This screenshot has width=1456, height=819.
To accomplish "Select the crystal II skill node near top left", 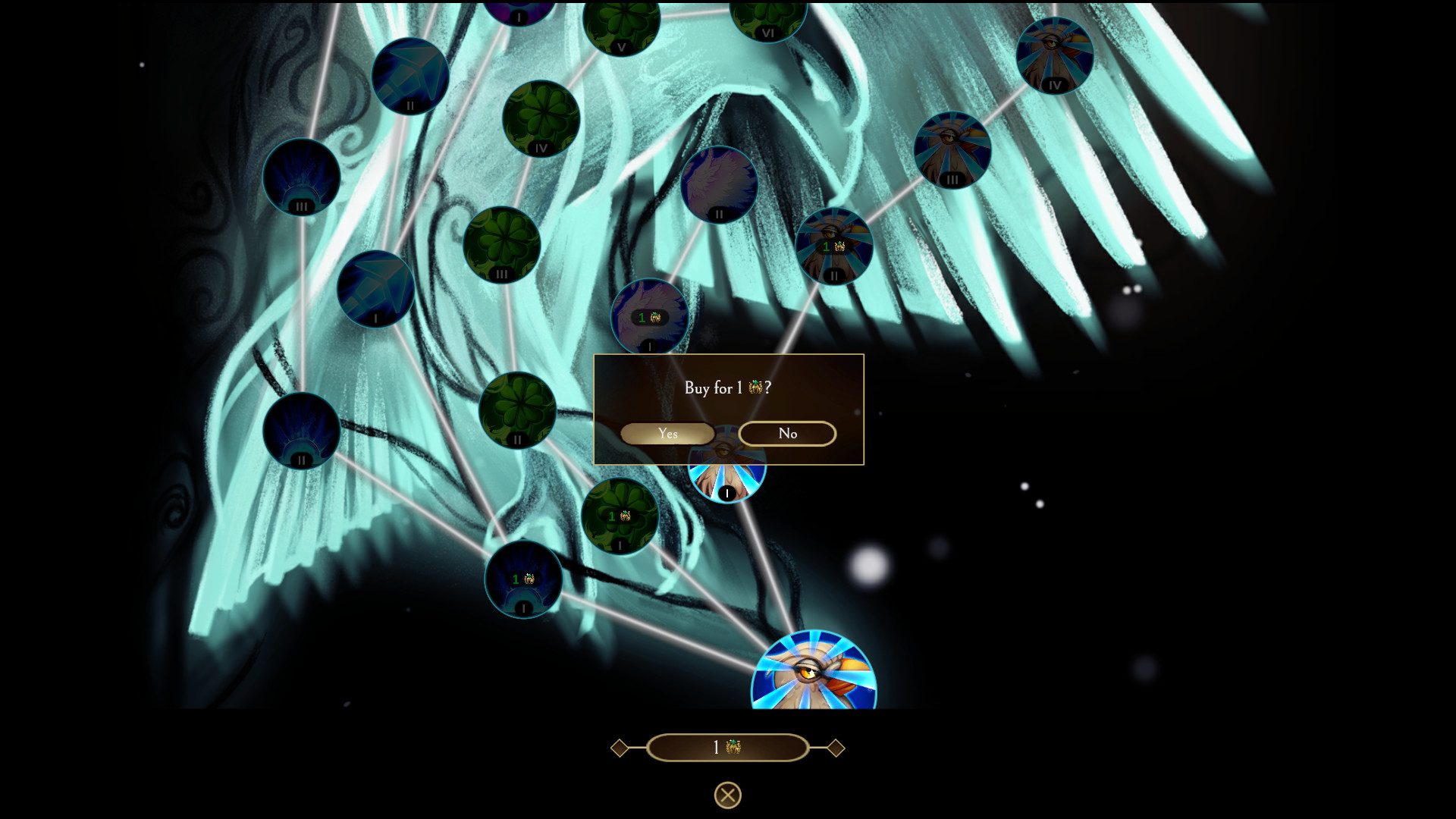I will coord(410,75).
